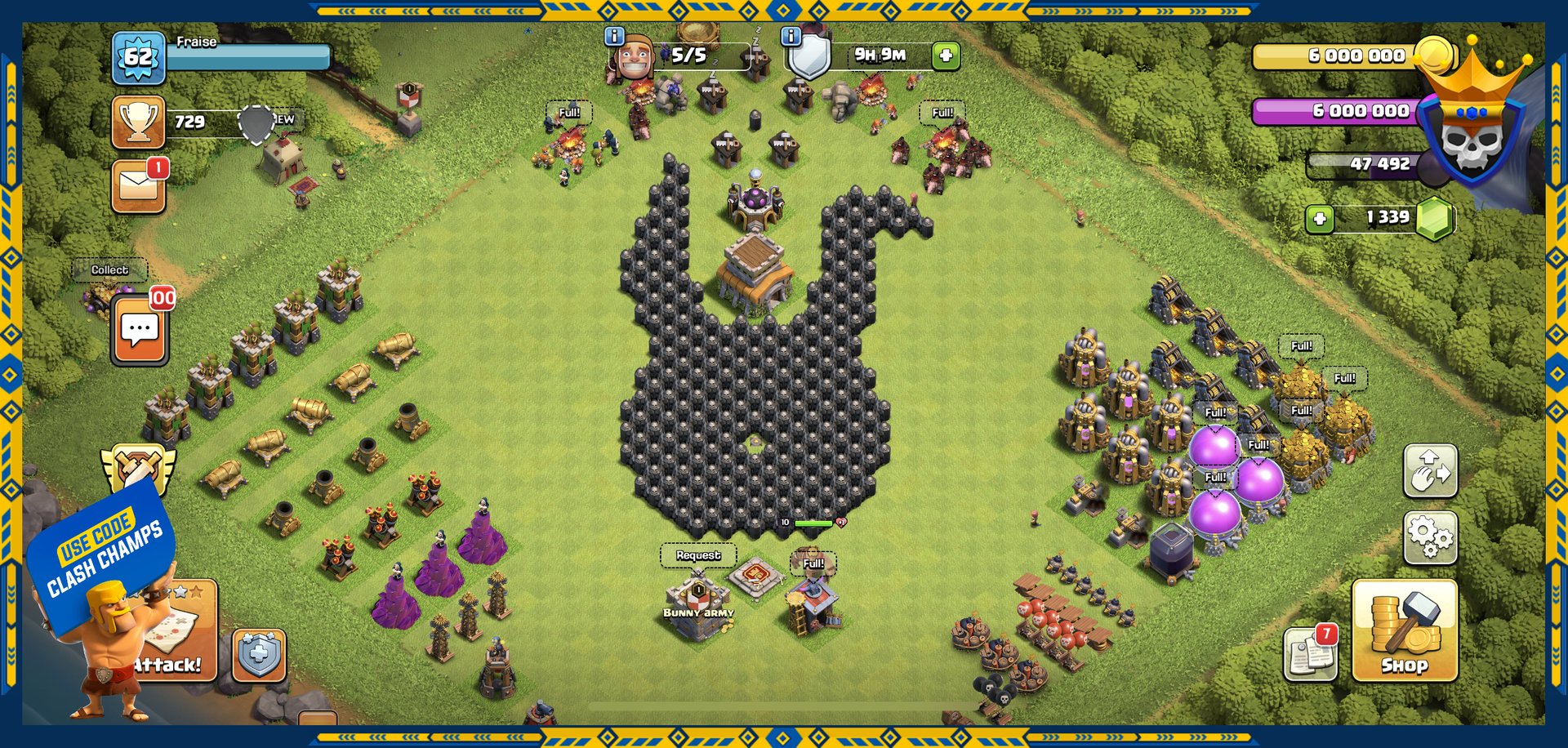Screen dimensions: 1568x748
Task: Show builder info button
Action: click(x=614, y=37)
